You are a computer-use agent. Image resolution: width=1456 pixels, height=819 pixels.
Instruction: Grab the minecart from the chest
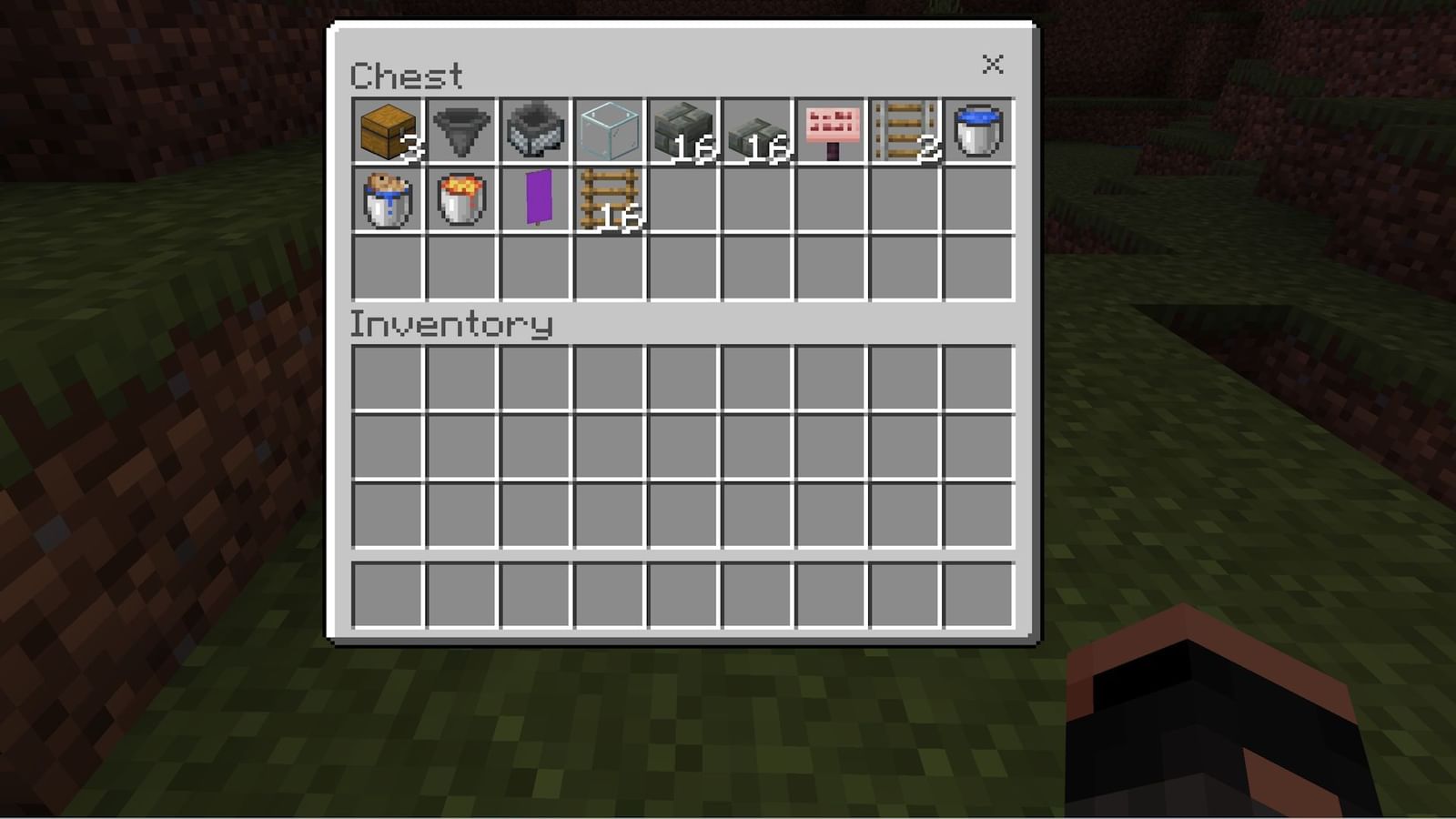[534, 132]
